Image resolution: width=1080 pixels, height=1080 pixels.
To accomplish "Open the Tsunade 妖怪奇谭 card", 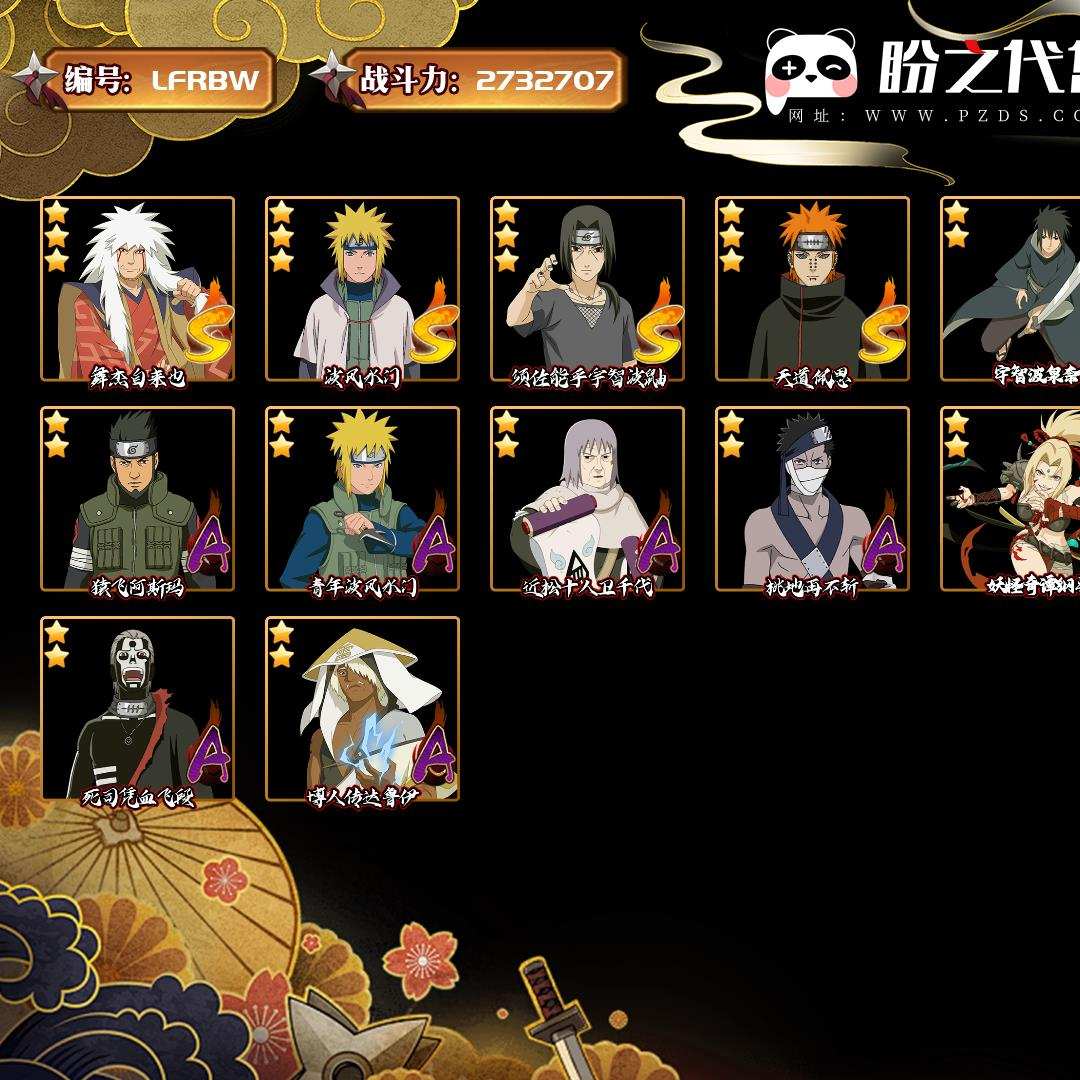I will tap(1012, 499).
